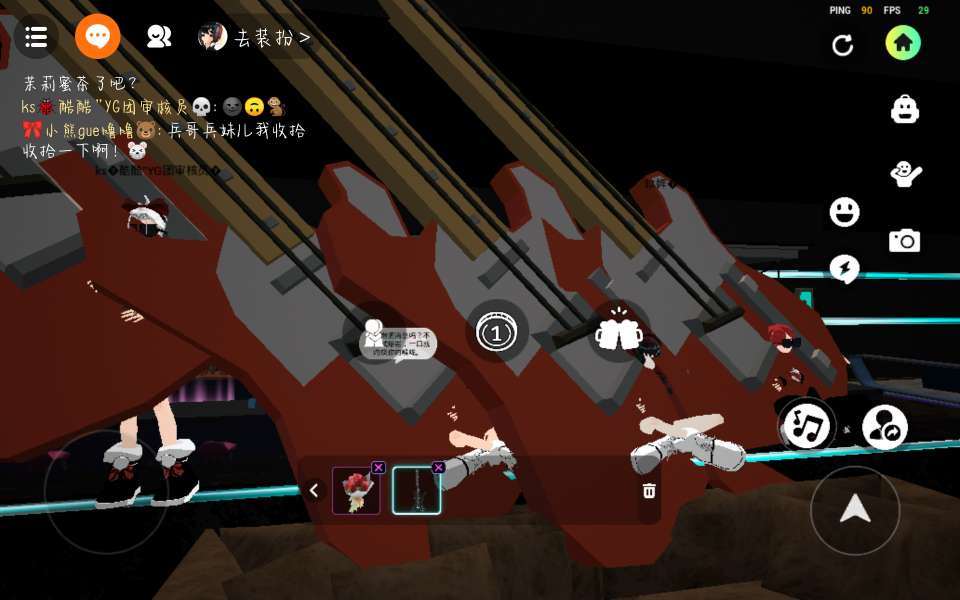This screenshot has width=960, height=600.
Task: Open the smiley face emoji button
Action: pos(844,212)
